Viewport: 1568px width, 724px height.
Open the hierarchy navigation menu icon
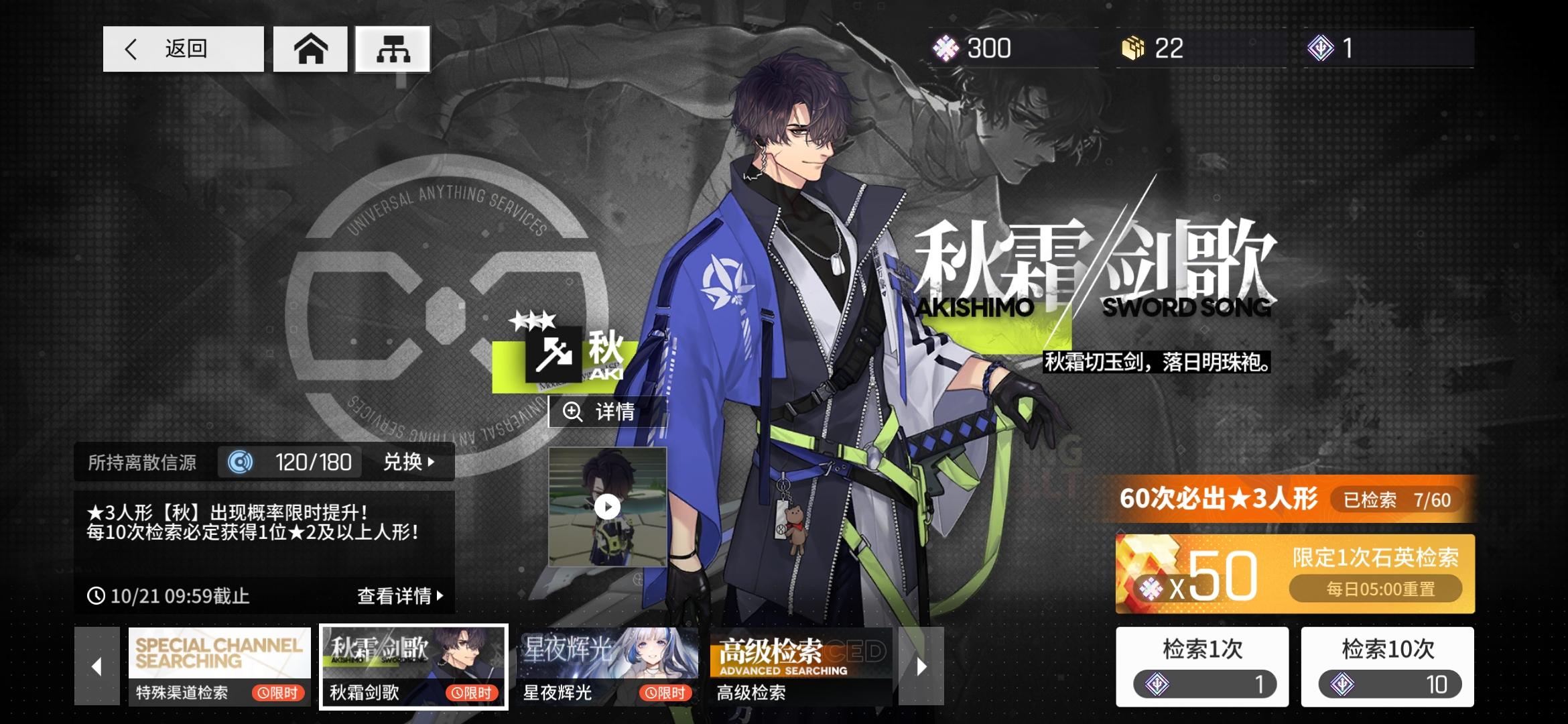pyautogui.click(x=393, y=49)
